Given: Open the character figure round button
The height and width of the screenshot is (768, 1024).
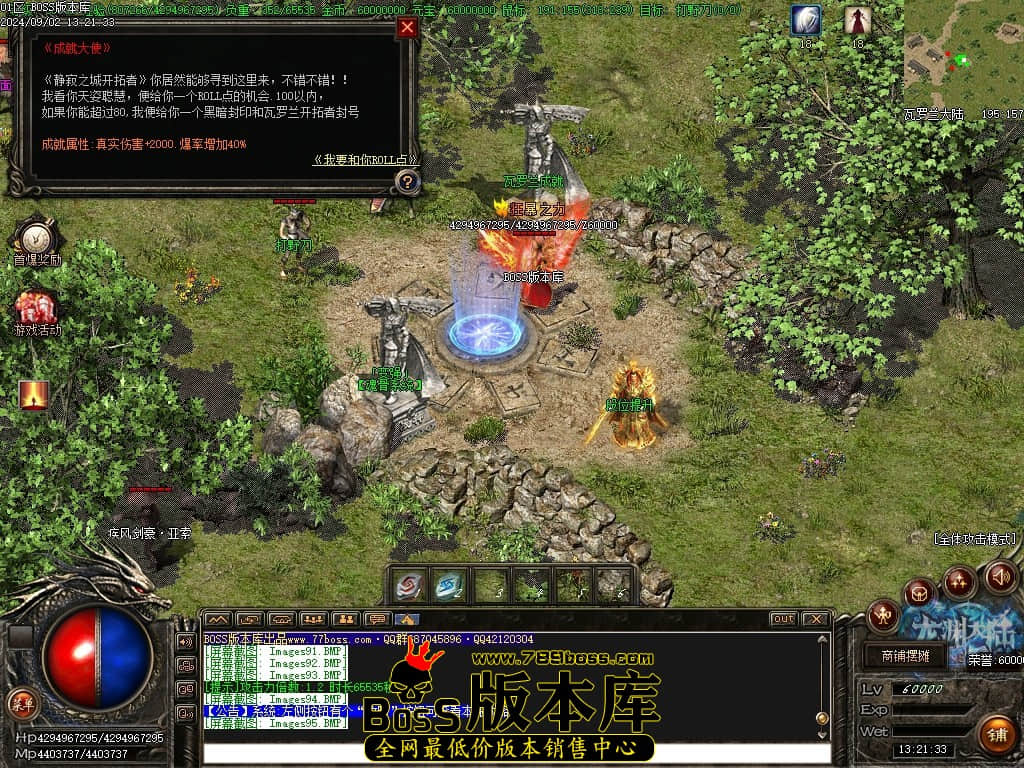Looking at the screenshot, I should 883,615.
